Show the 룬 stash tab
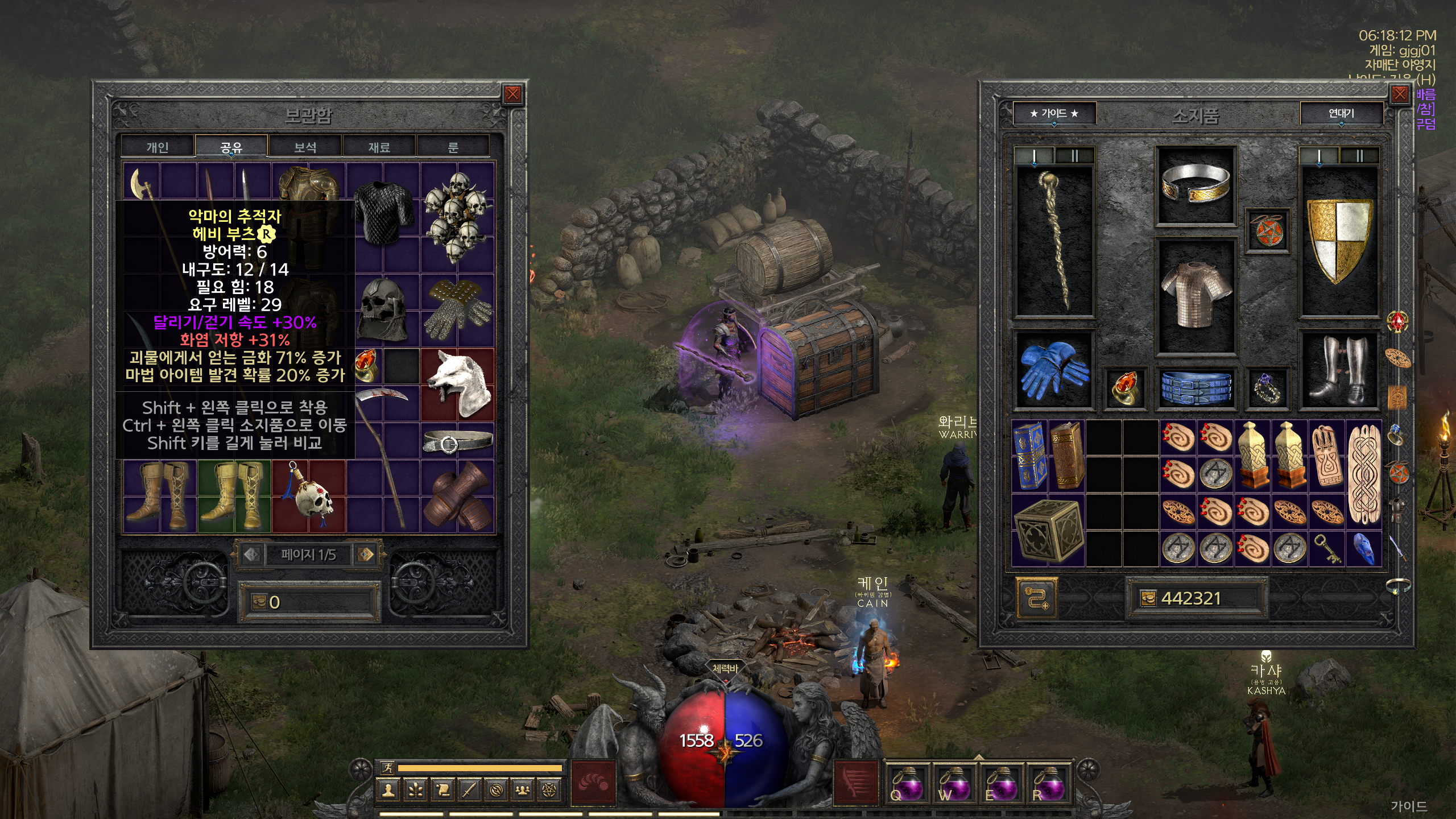This screenshot has height=819, width=1456. coord(453,147)
